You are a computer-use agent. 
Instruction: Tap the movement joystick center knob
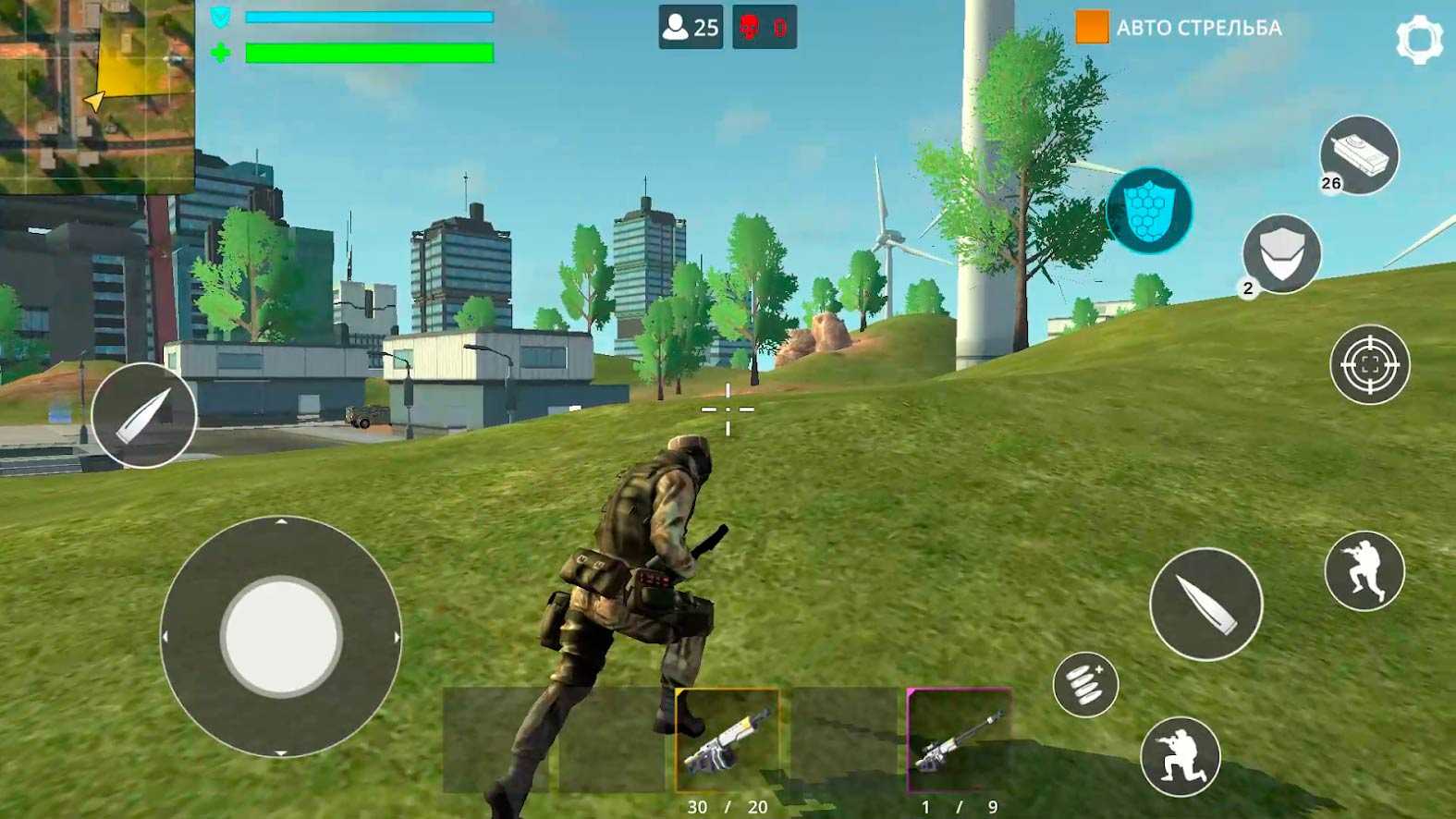(x=281, y=636)
